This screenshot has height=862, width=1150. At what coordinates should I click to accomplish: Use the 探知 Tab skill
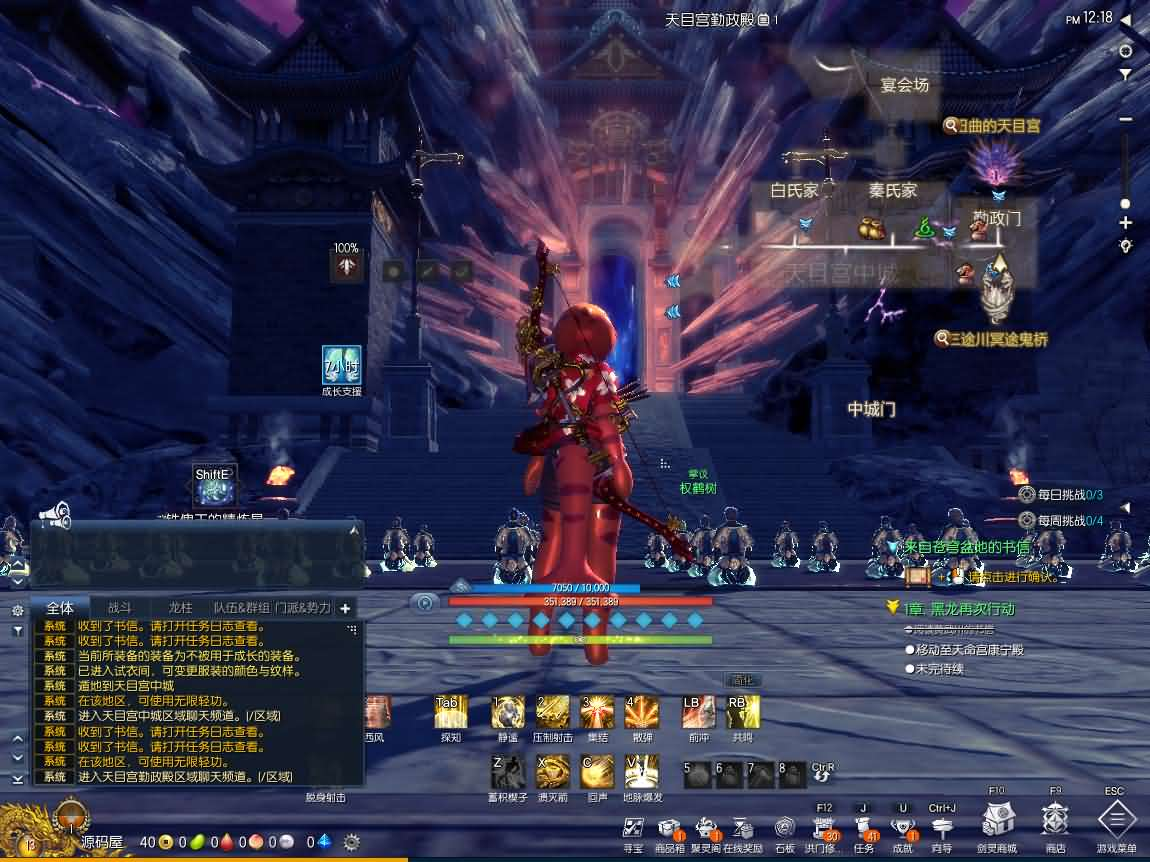pyautogui.click(x=451, y=712)
